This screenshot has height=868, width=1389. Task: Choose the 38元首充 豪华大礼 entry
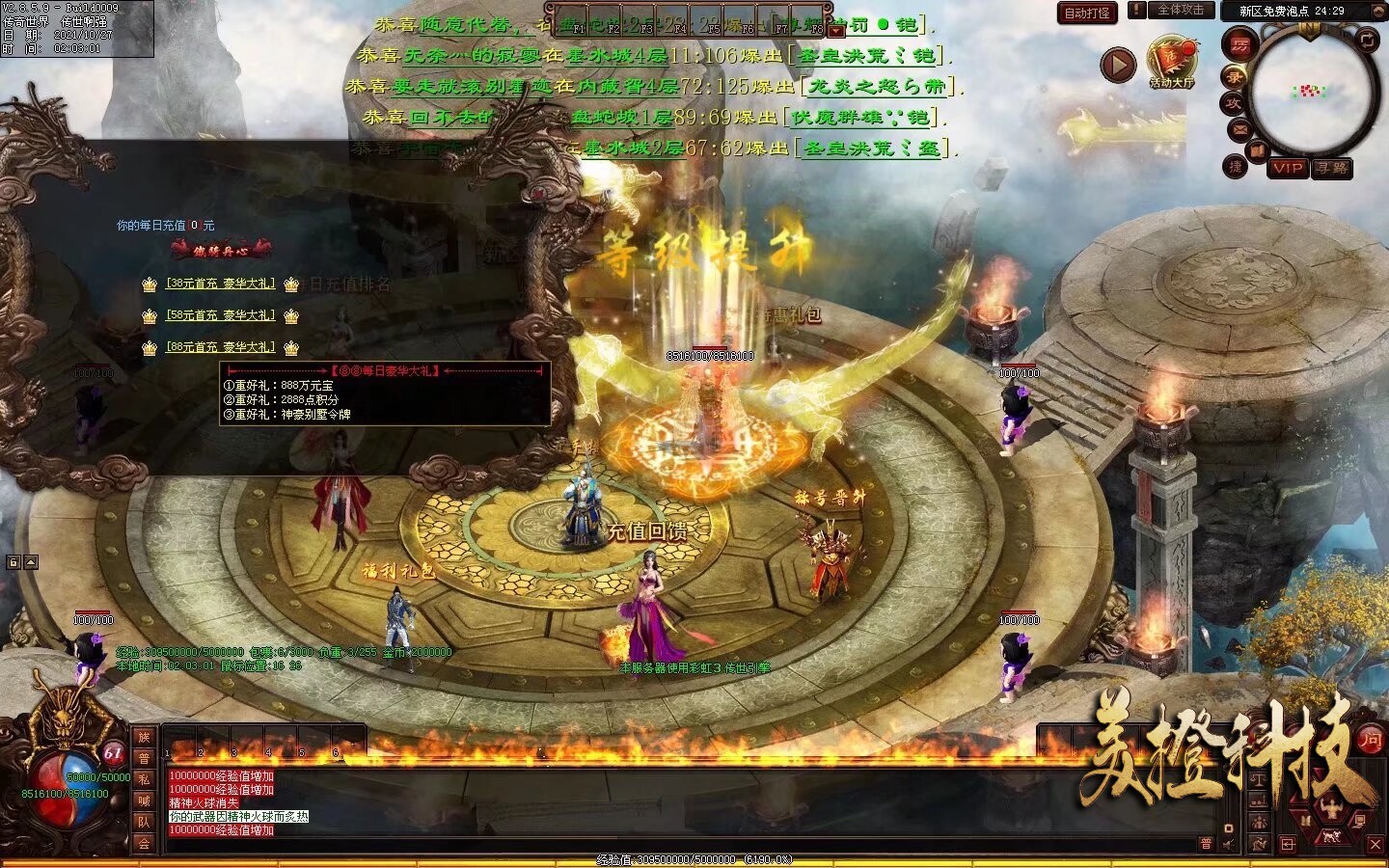(221, 285)
